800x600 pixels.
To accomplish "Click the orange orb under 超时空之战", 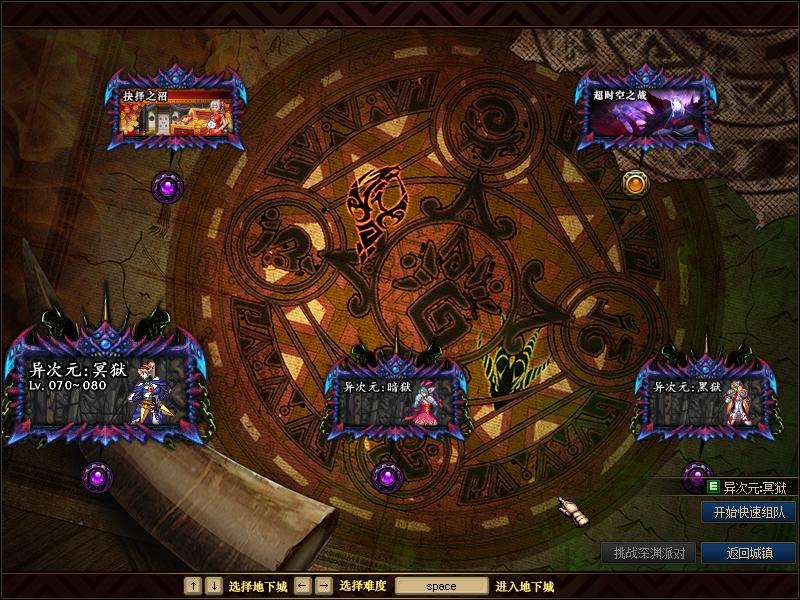I will pyautogui.click(x=634, y=183).
